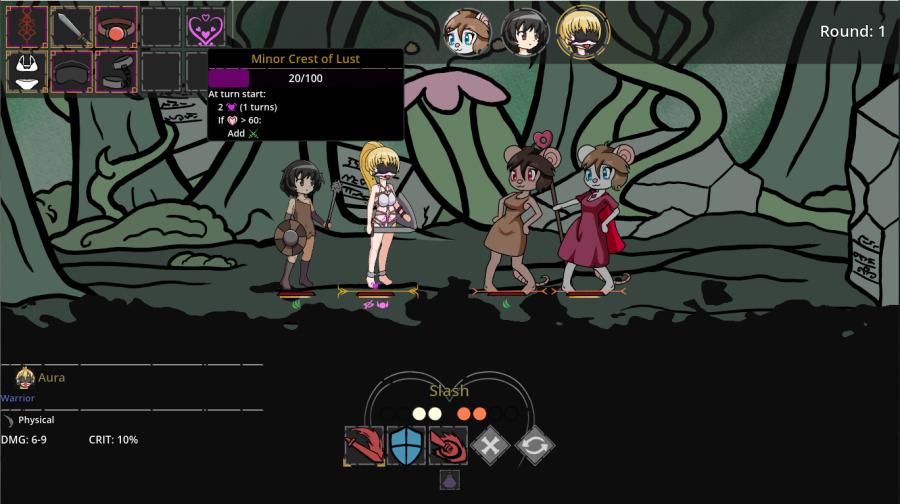Inspect the dark blindfold equipment slot

(72, 72)
